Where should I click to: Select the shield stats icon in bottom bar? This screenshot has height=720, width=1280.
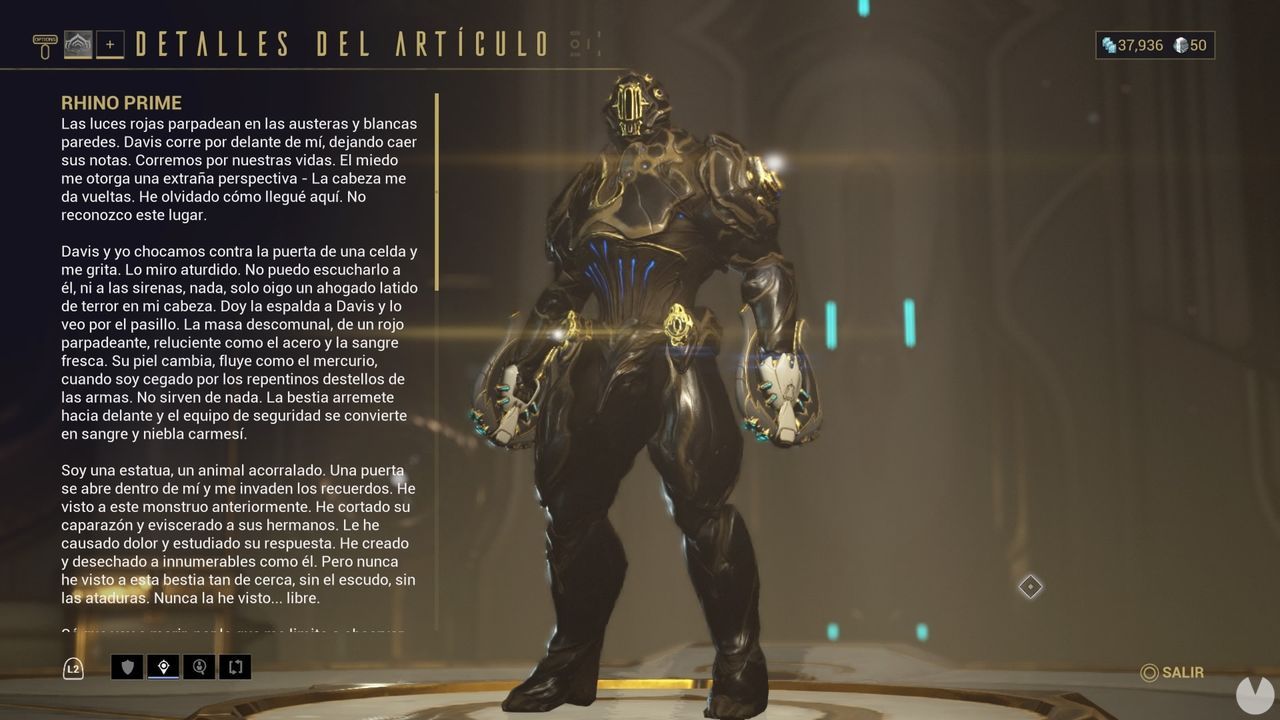(125, 667)
